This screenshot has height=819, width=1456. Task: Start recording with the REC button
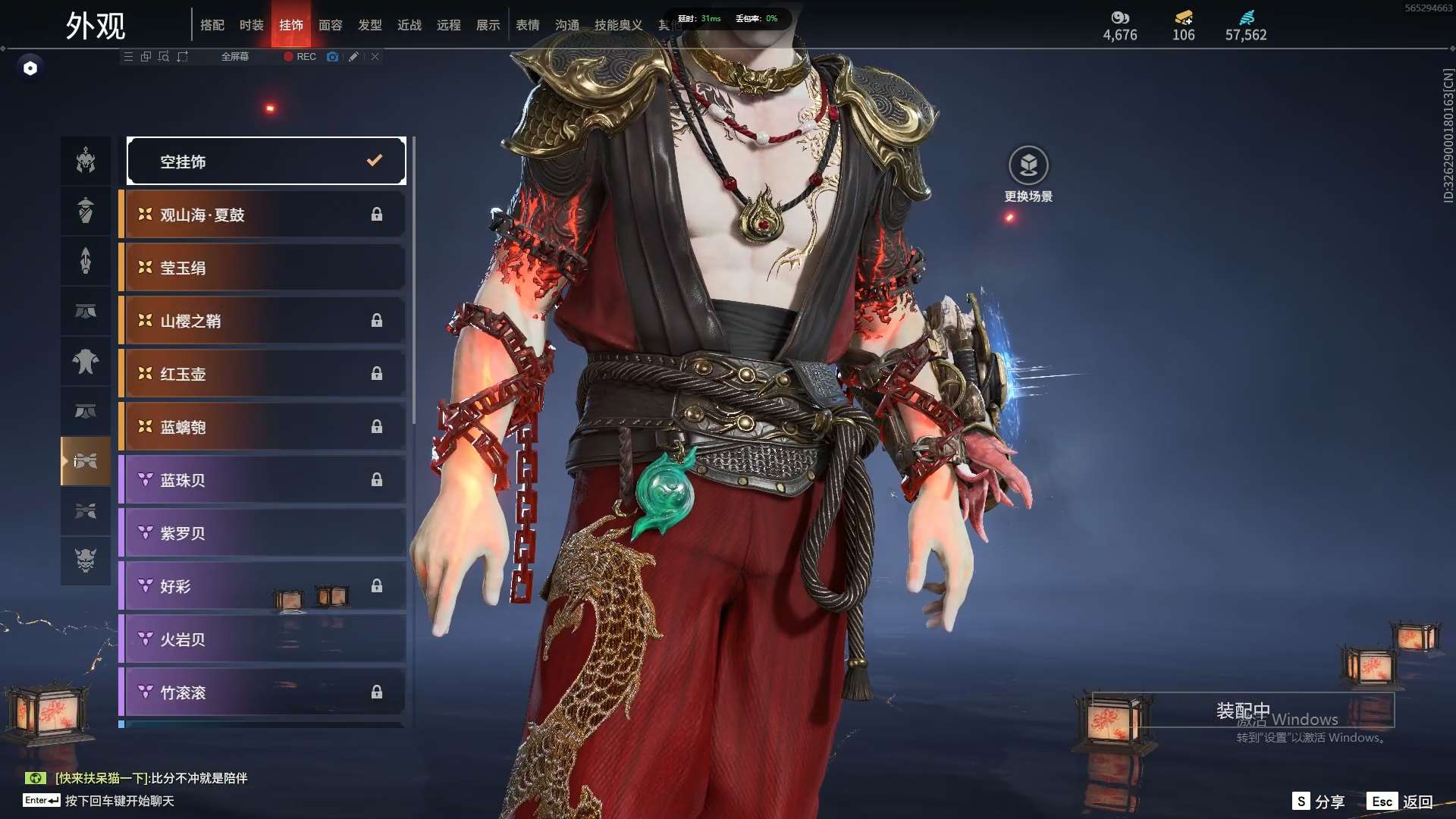tap(300, 57)
